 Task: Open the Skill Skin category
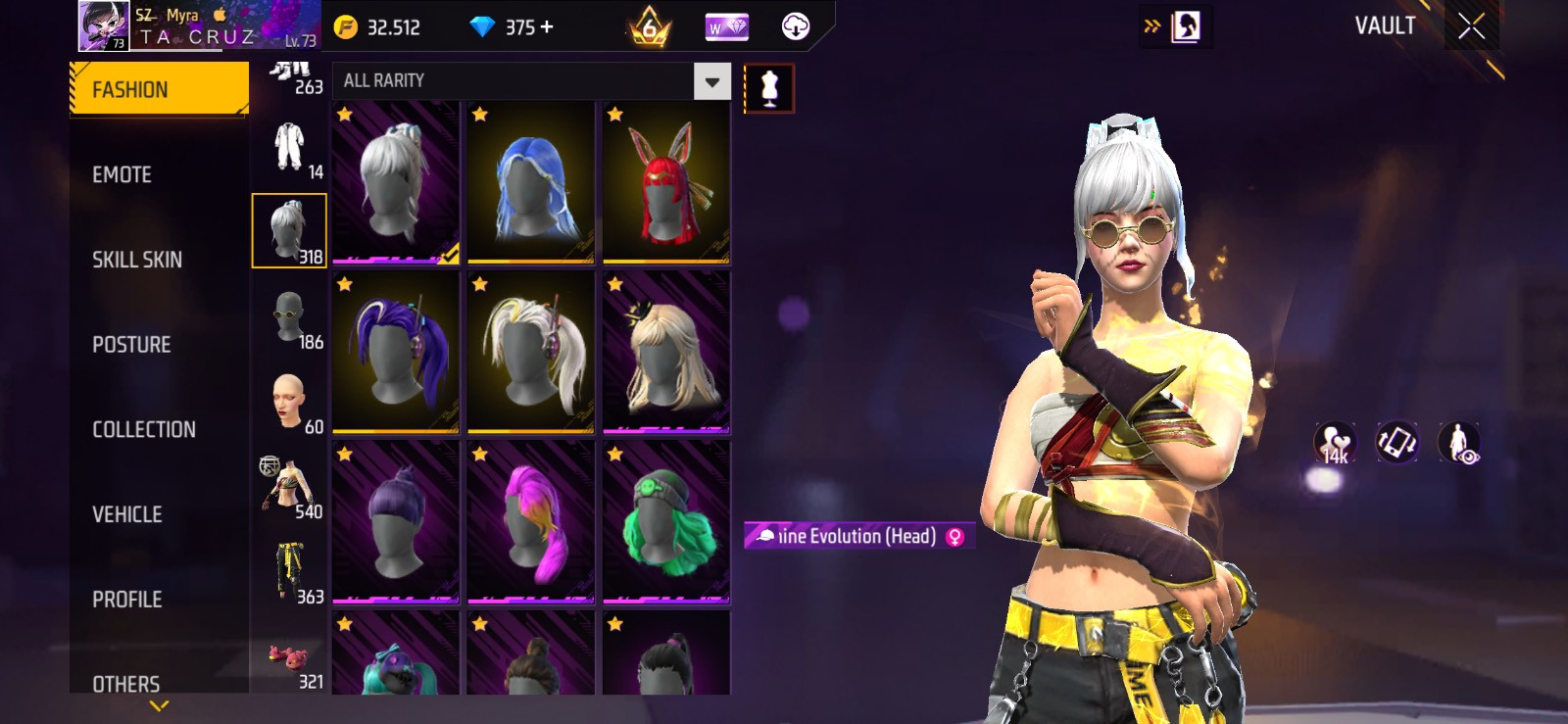137,260
